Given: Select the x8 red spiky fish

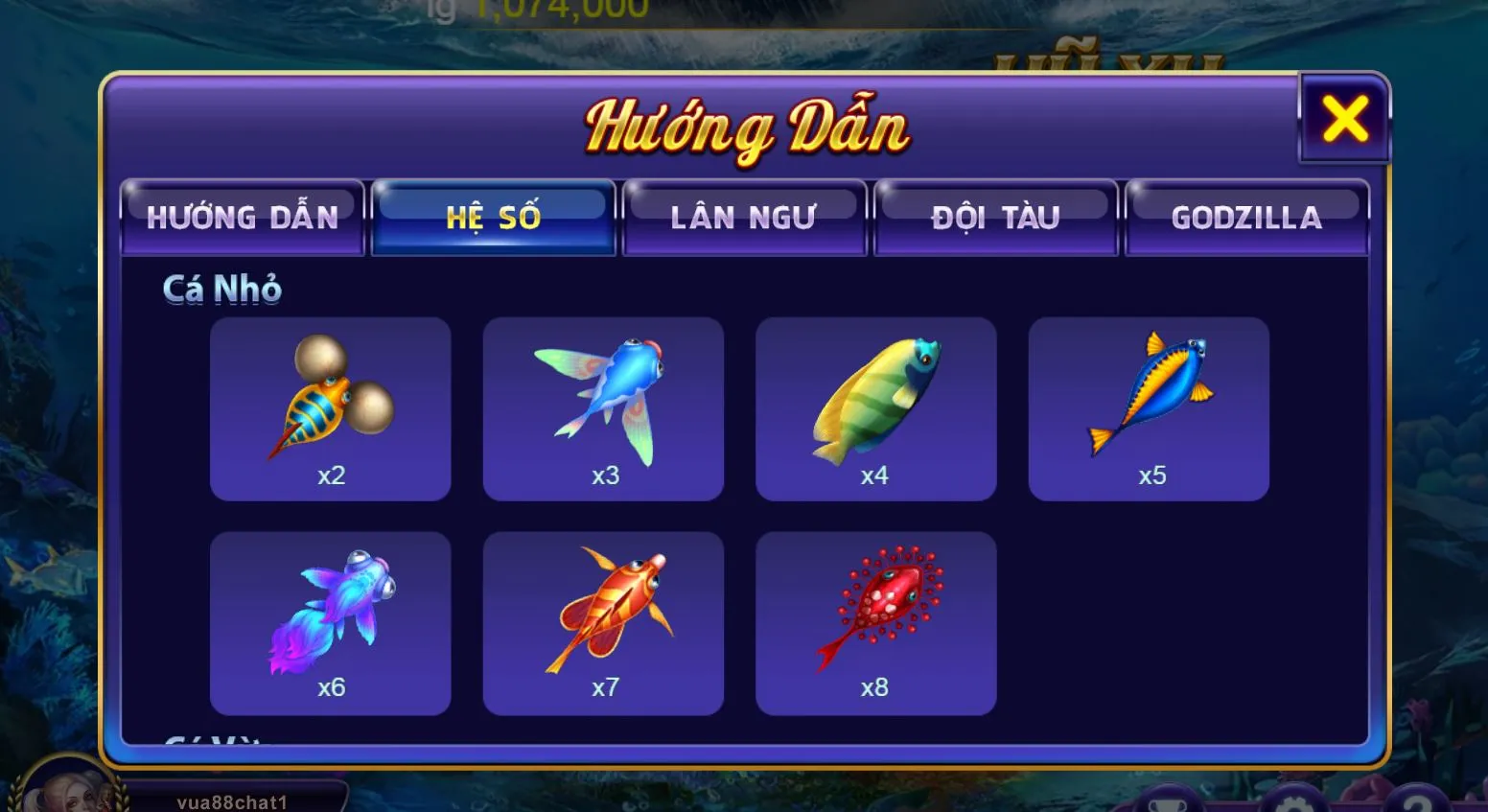Looking at the screenshot, I should pyautogui.click(x=875, y=620).
